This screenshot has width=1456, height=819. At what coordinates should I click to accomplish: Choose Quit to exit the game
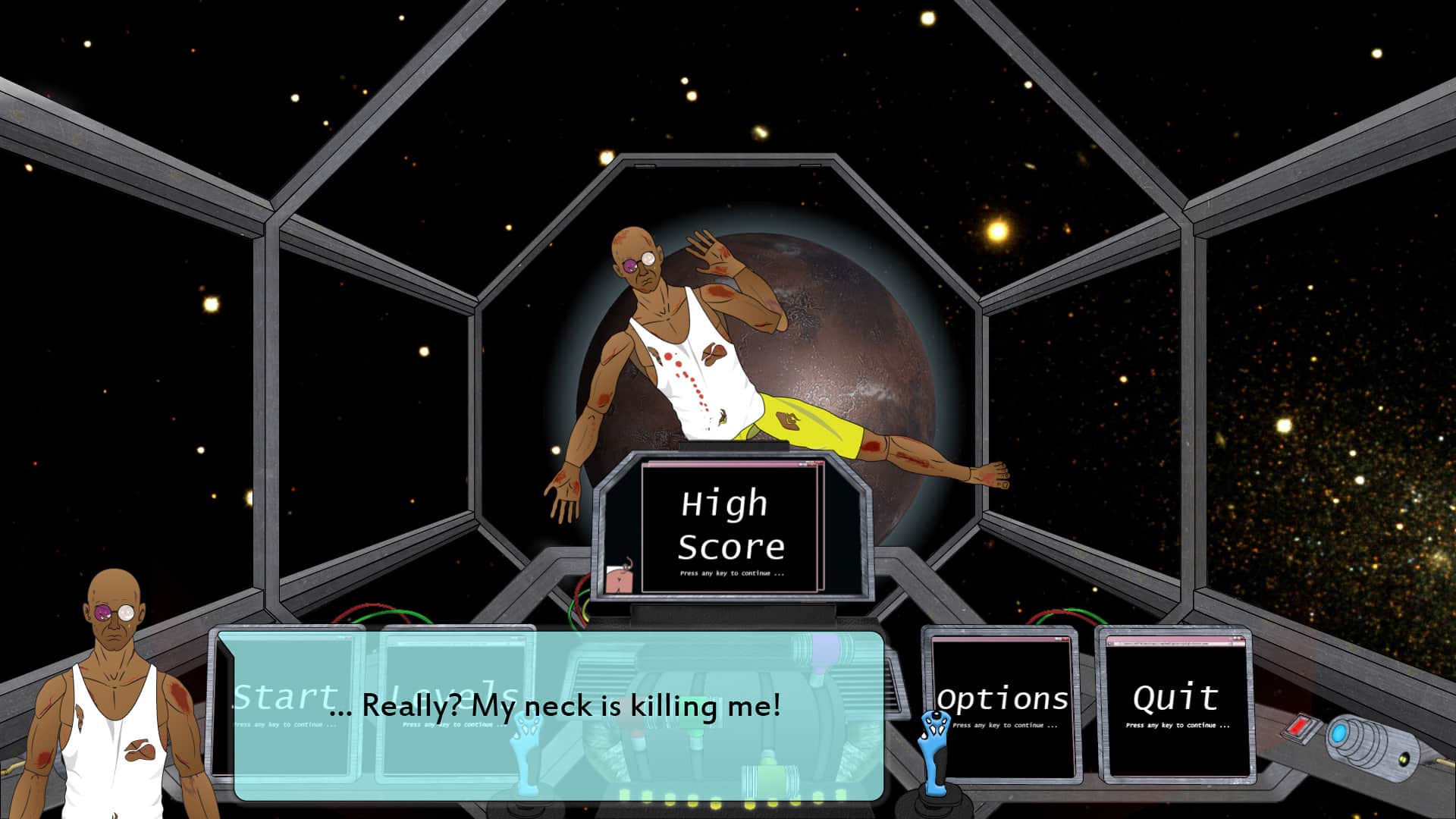(x=1175, y=701)
